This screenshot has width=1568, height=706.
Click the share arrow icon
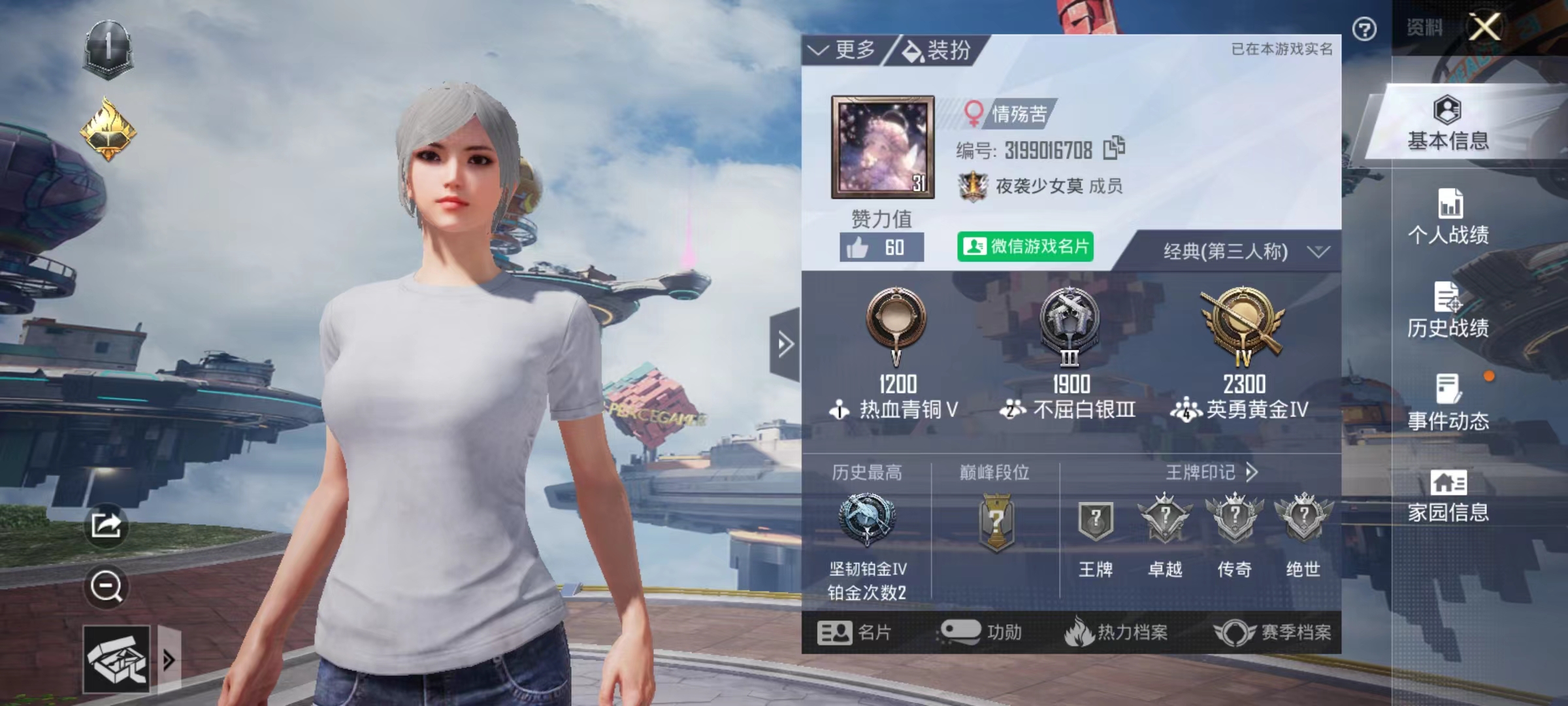tap(106, 525)
